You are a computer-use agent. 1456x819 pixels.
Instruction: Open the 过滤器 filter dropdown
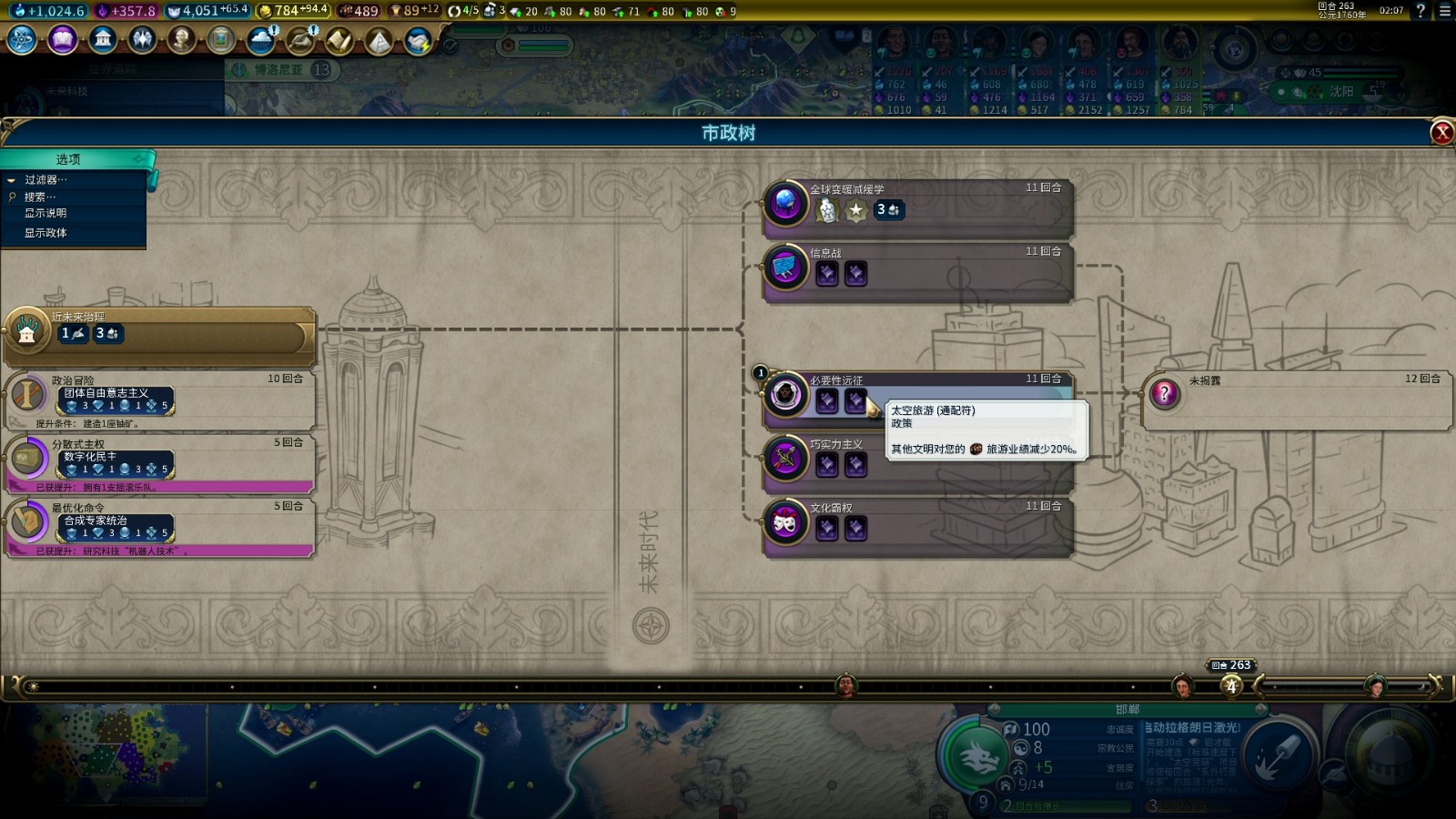pyautogui.click(x=45, y=180)
